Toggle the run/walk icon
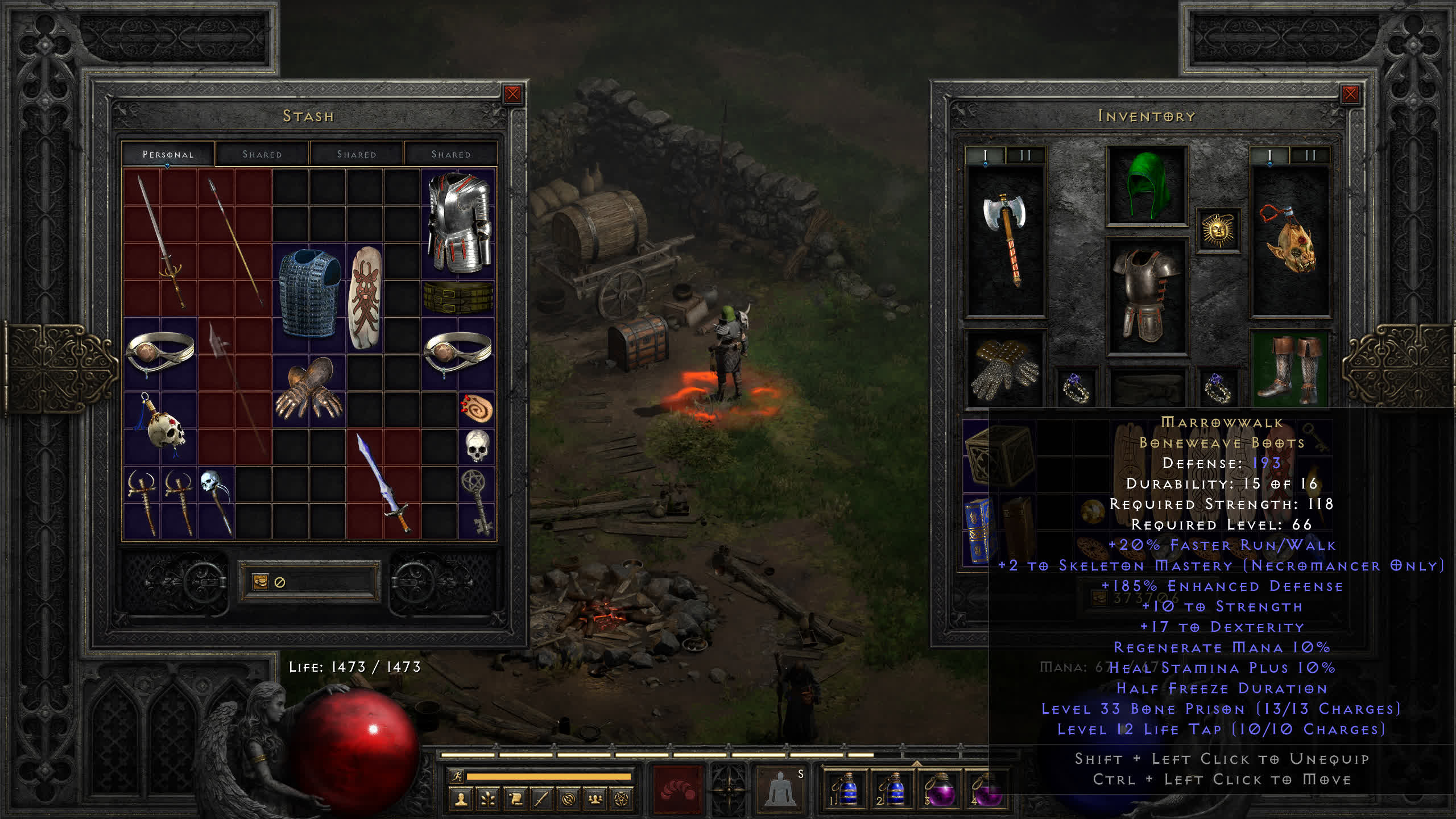Screen dimensions: 1456x819 [x=456, y=776]
